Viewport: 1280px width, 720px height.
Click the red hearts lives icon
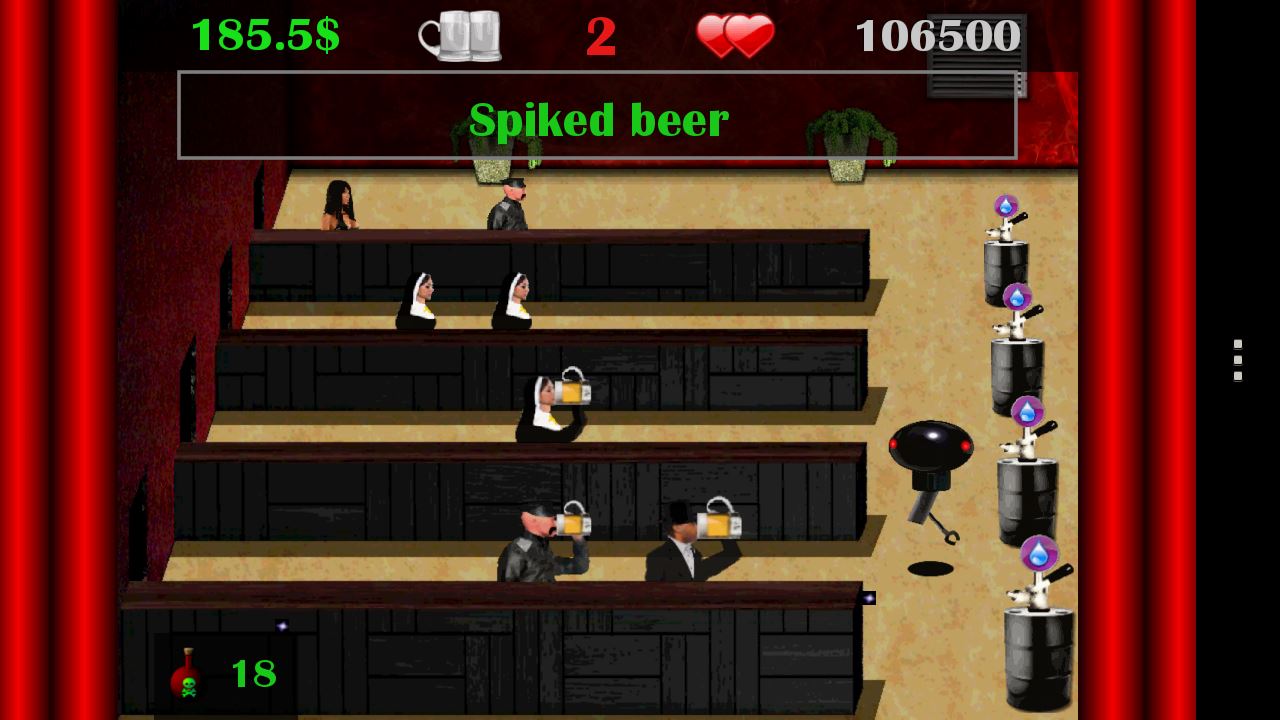point(736,36)
